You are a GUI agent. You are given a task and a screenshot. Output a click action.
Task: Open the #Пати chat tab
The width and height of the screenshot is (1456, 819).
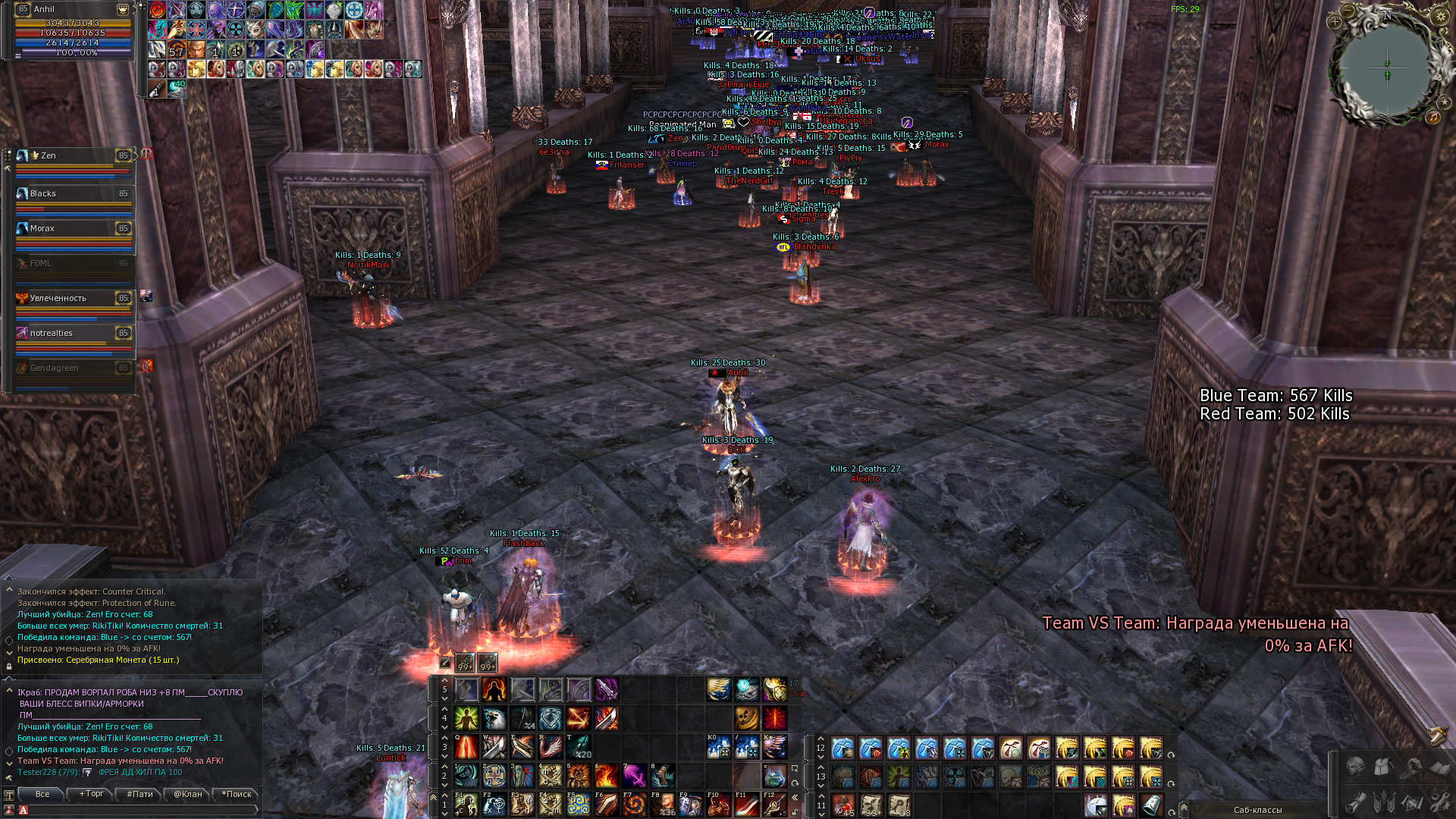coord(140,794)
